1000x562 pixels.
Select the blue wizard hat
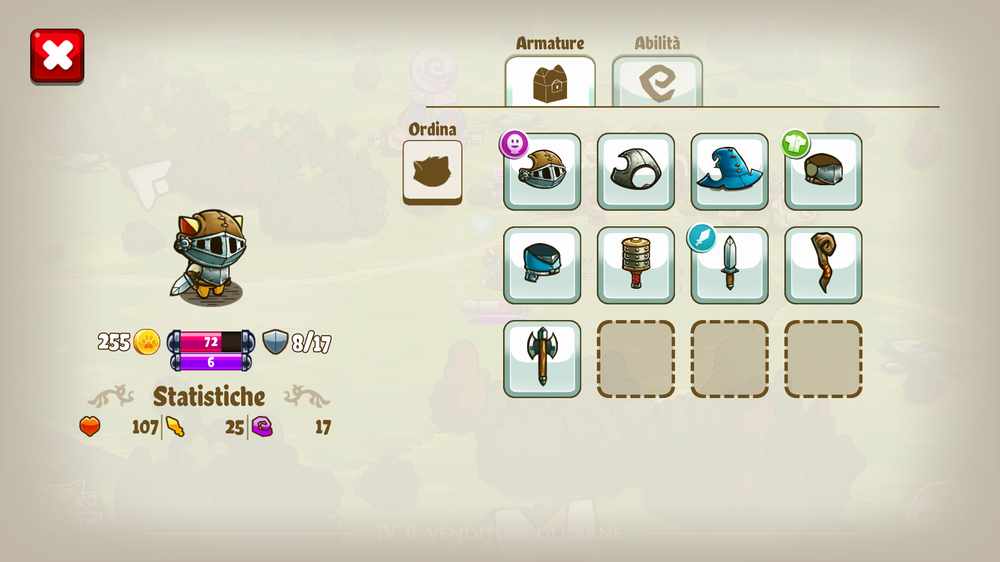[730, 171]
